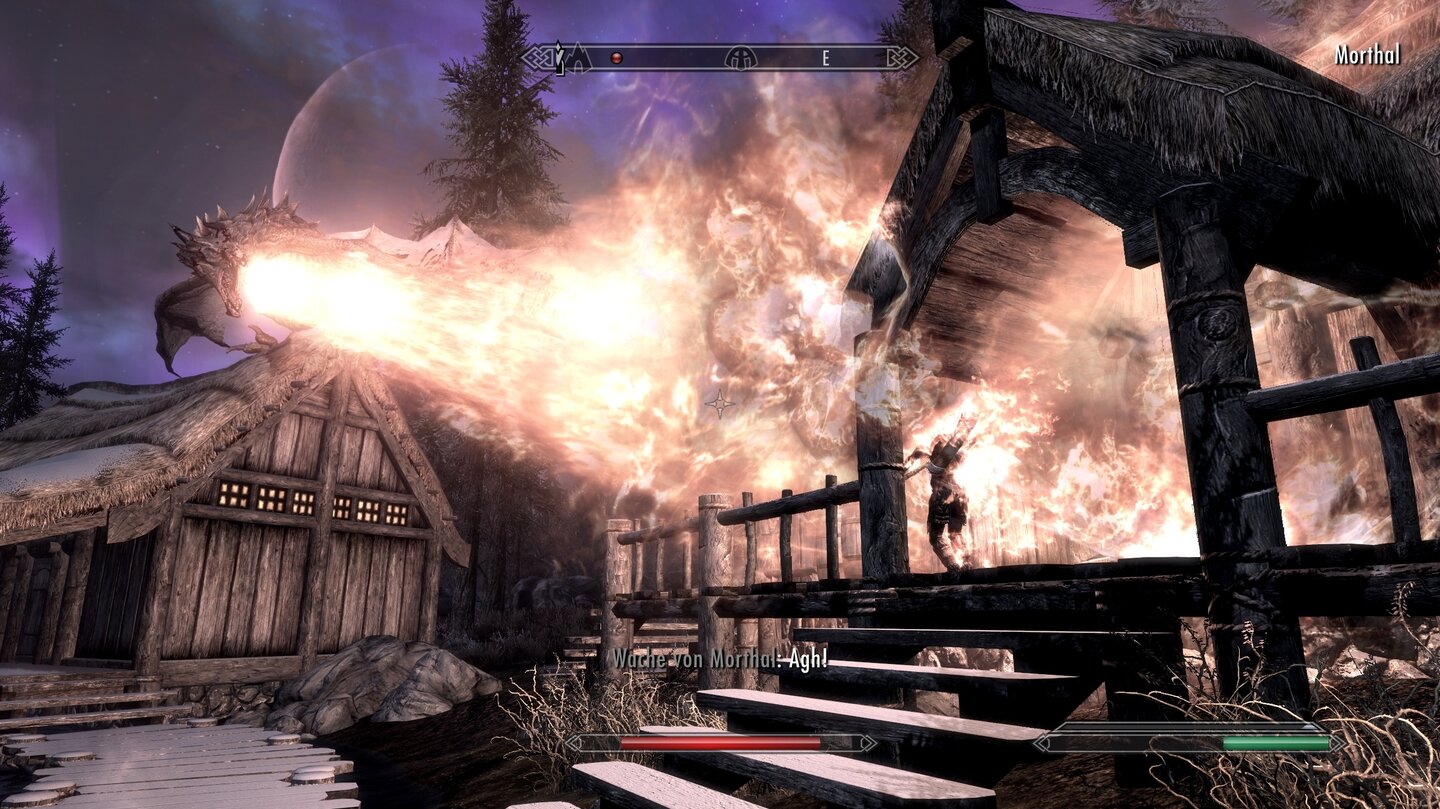Select the white quest arrow marker on compass
1440x809 pixels.
560,57
